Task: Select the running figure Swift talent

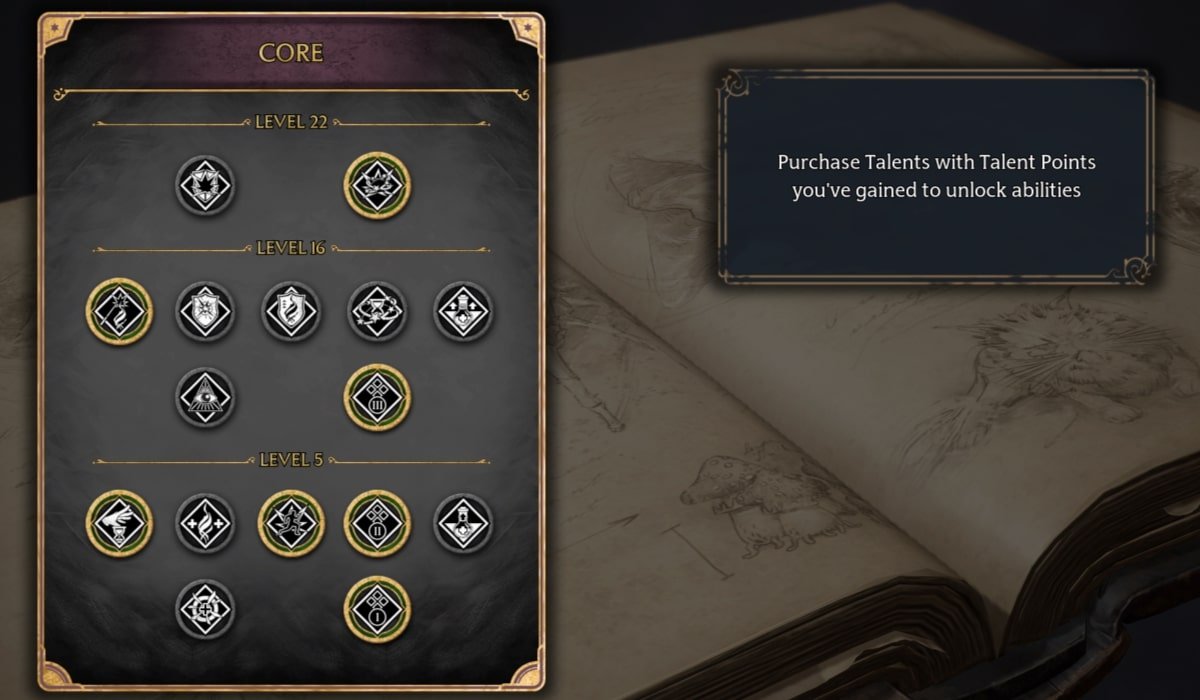Action: [291, 523]
